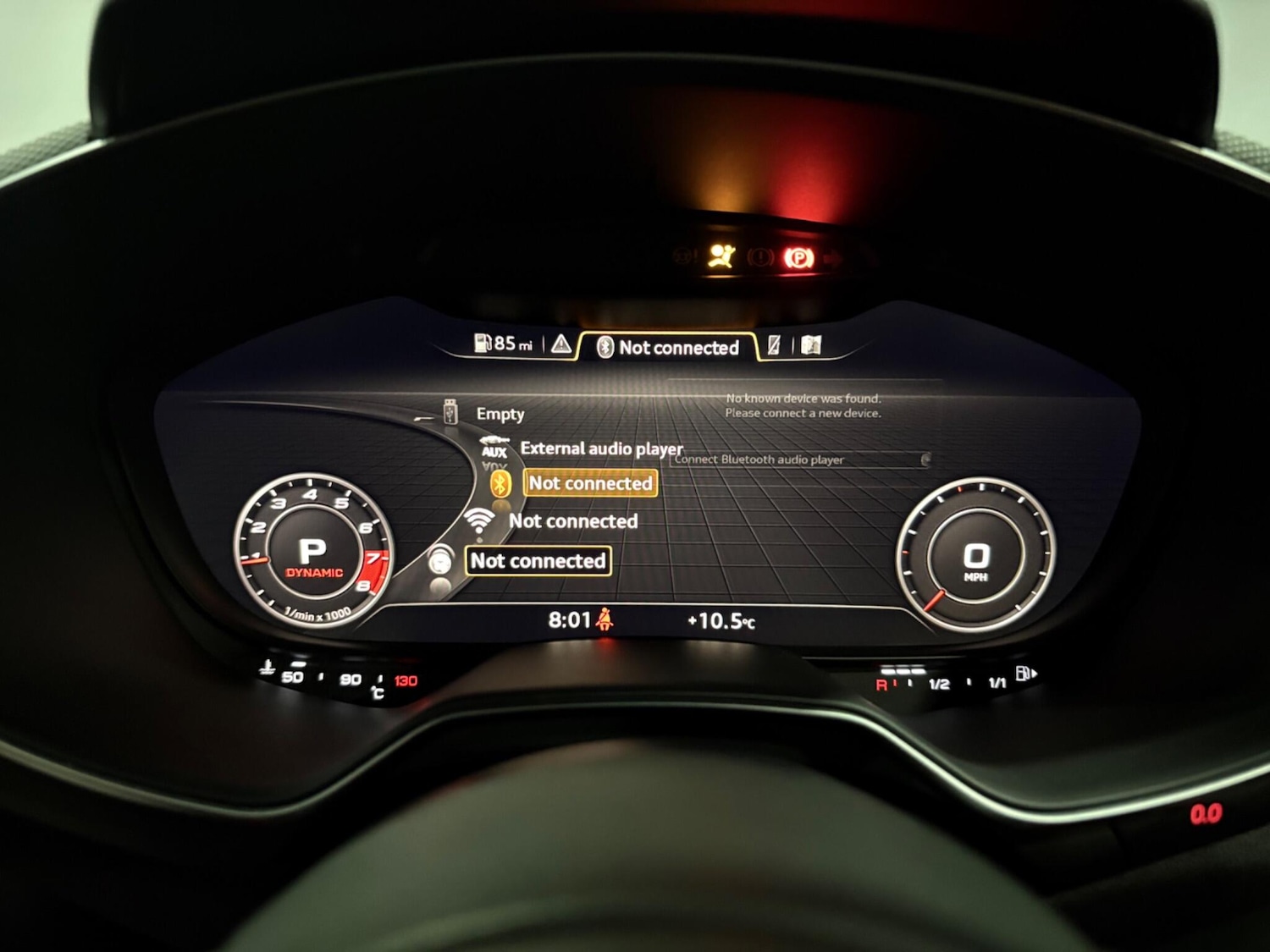Select the AUX external audio player icon
This screenshot has height=952, width=1270.
point(494,448)
